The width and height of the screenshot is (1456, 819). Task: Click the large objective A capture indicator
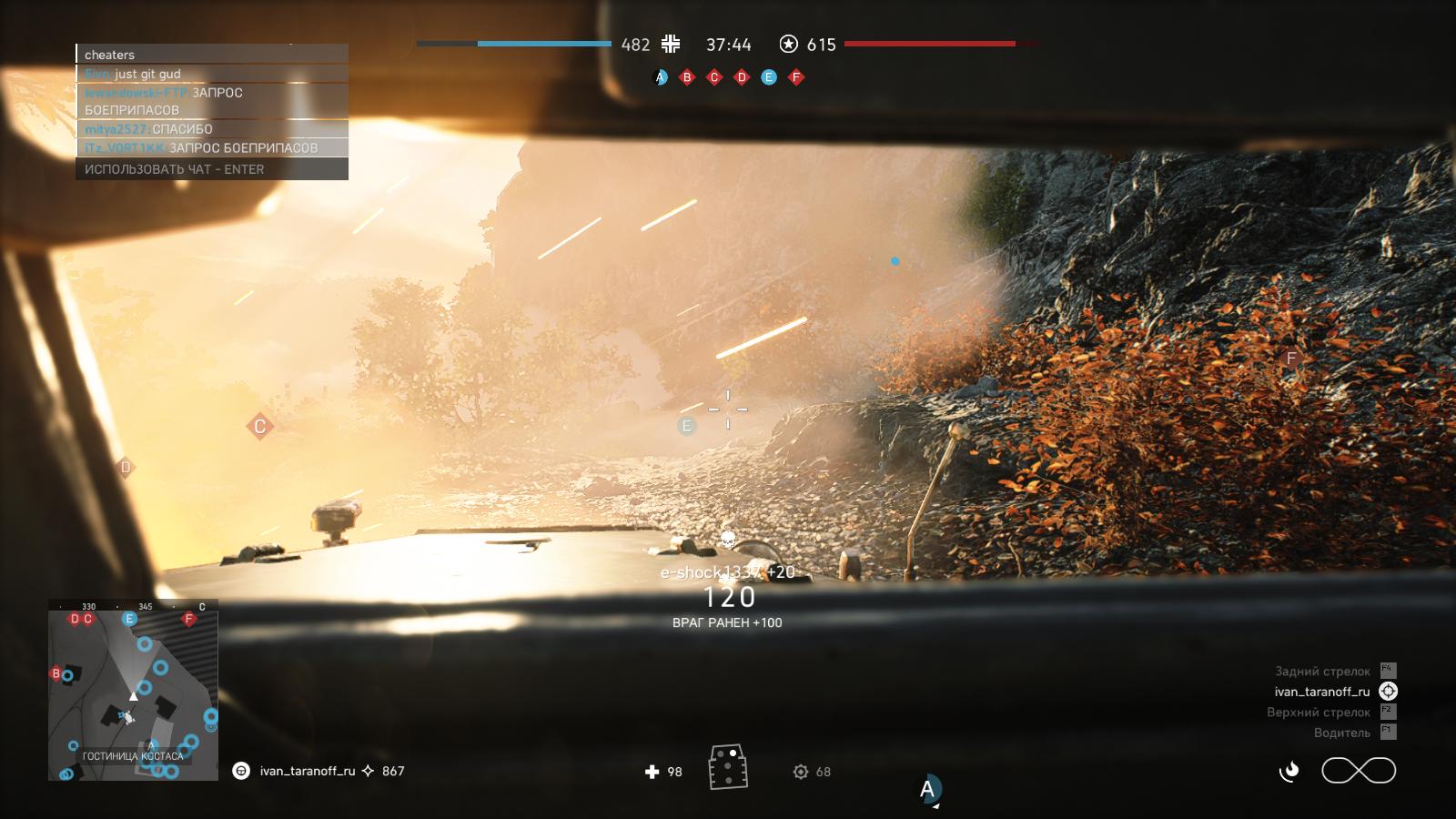928,789
